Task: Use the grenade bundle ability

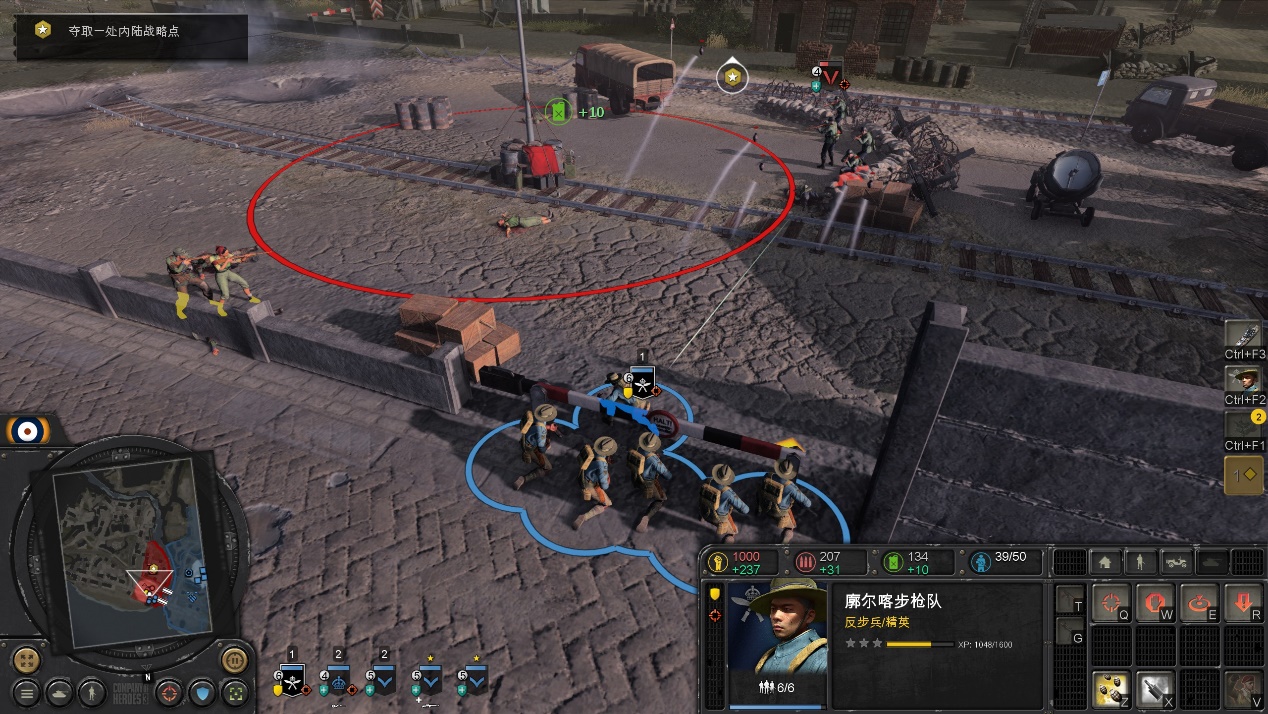Action: [1110, 686]
